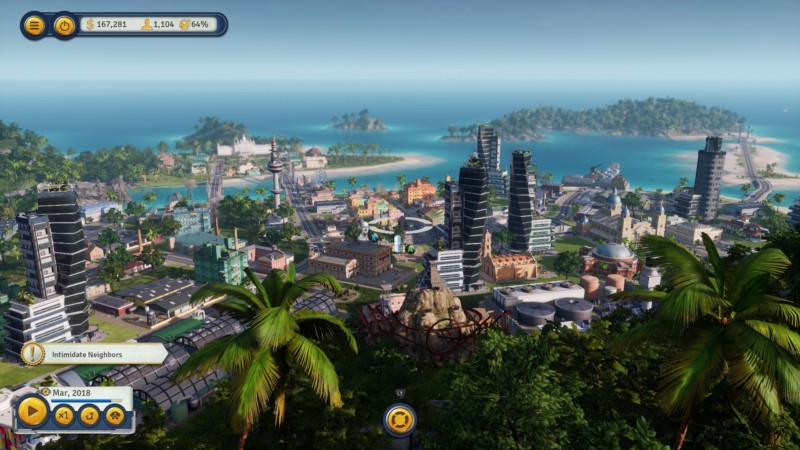Click the treasury dollar balance
800x450 pixels.
112,24
